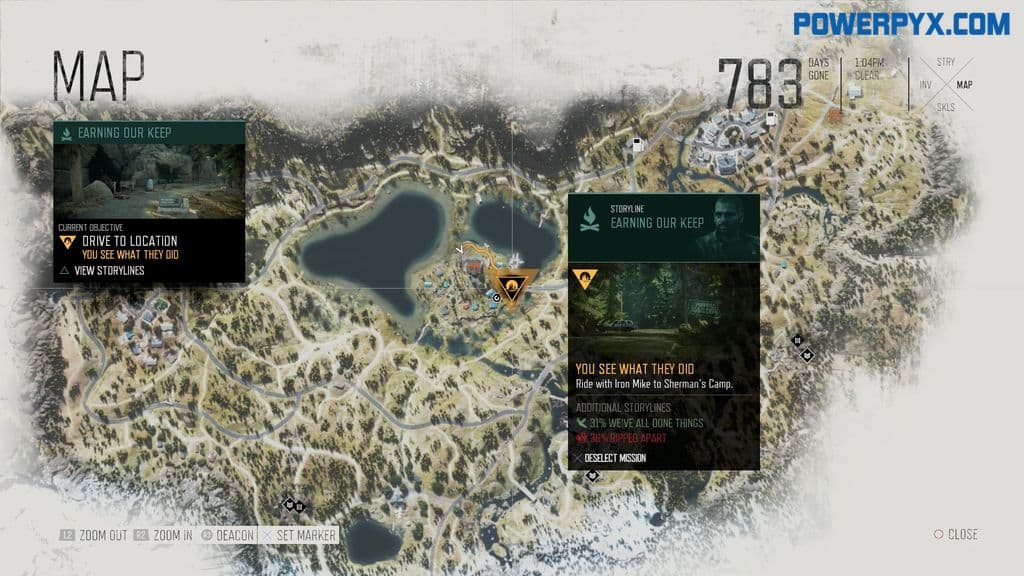Center the map on Deacon
The image size is (1024, 576).
coord(229,535)
